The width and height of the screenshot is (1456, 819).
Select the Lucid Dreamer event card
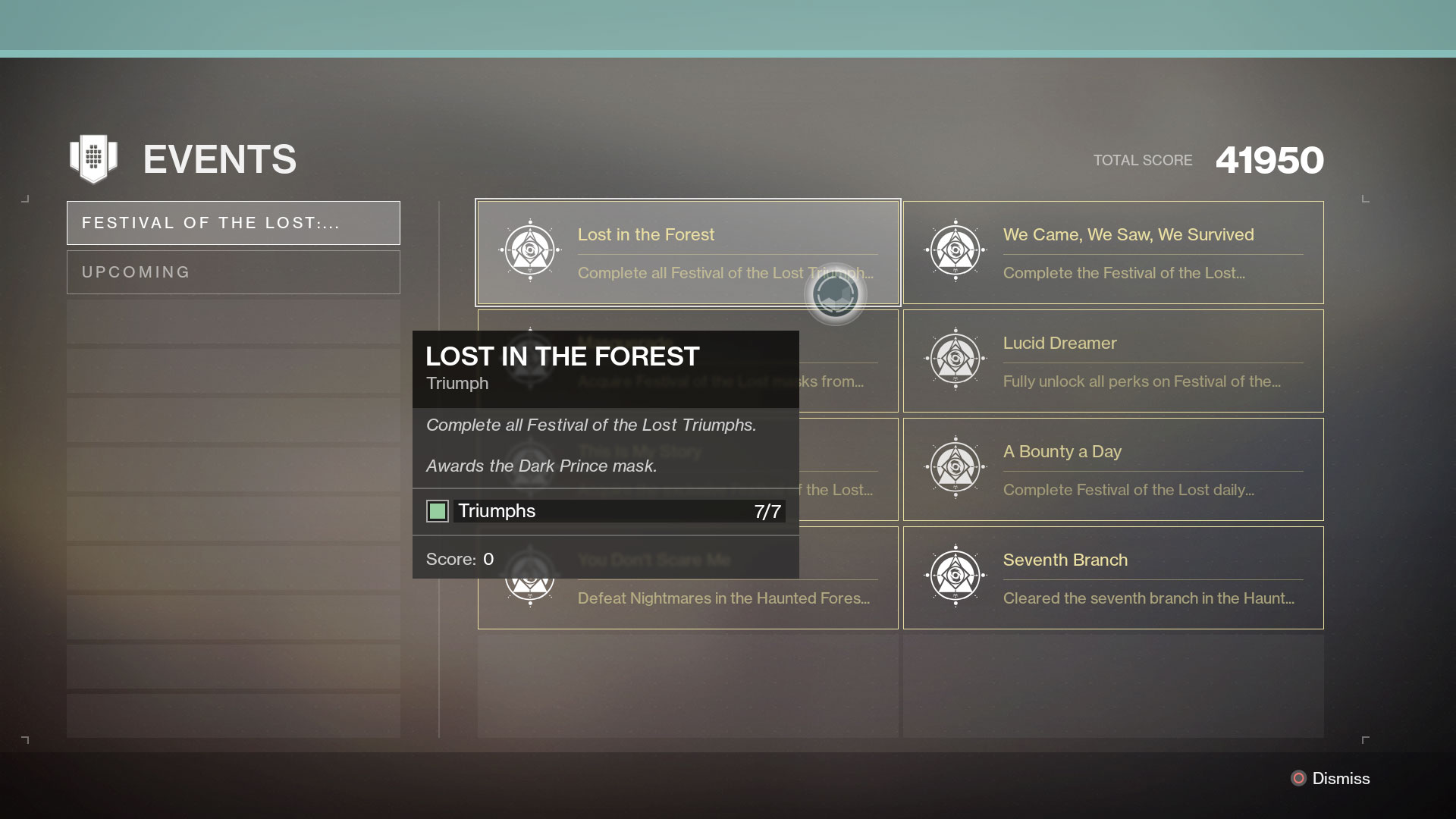(x=1112, y=360)
